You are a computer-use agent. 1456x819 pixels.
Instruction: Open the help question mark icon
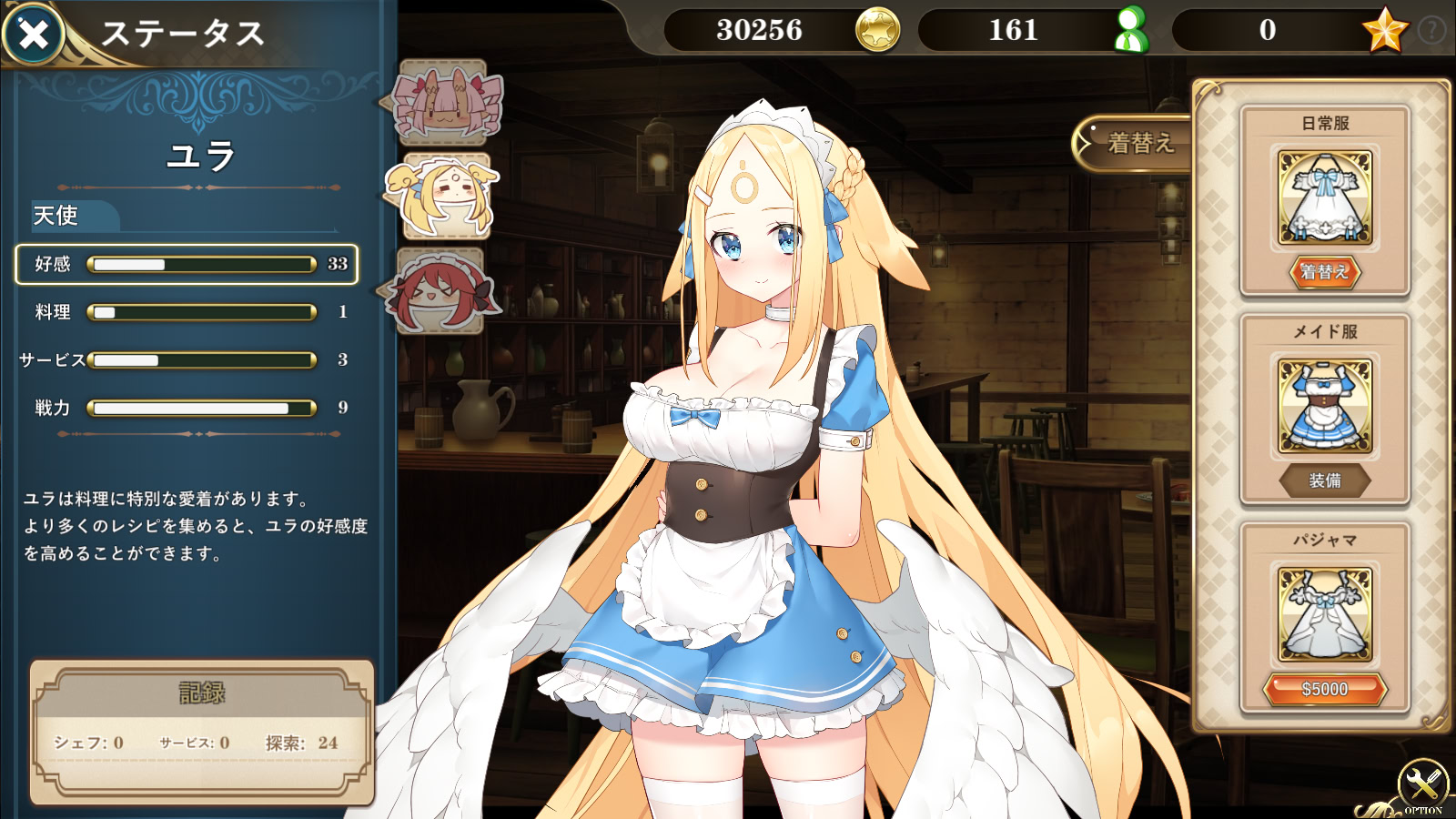1431,30
